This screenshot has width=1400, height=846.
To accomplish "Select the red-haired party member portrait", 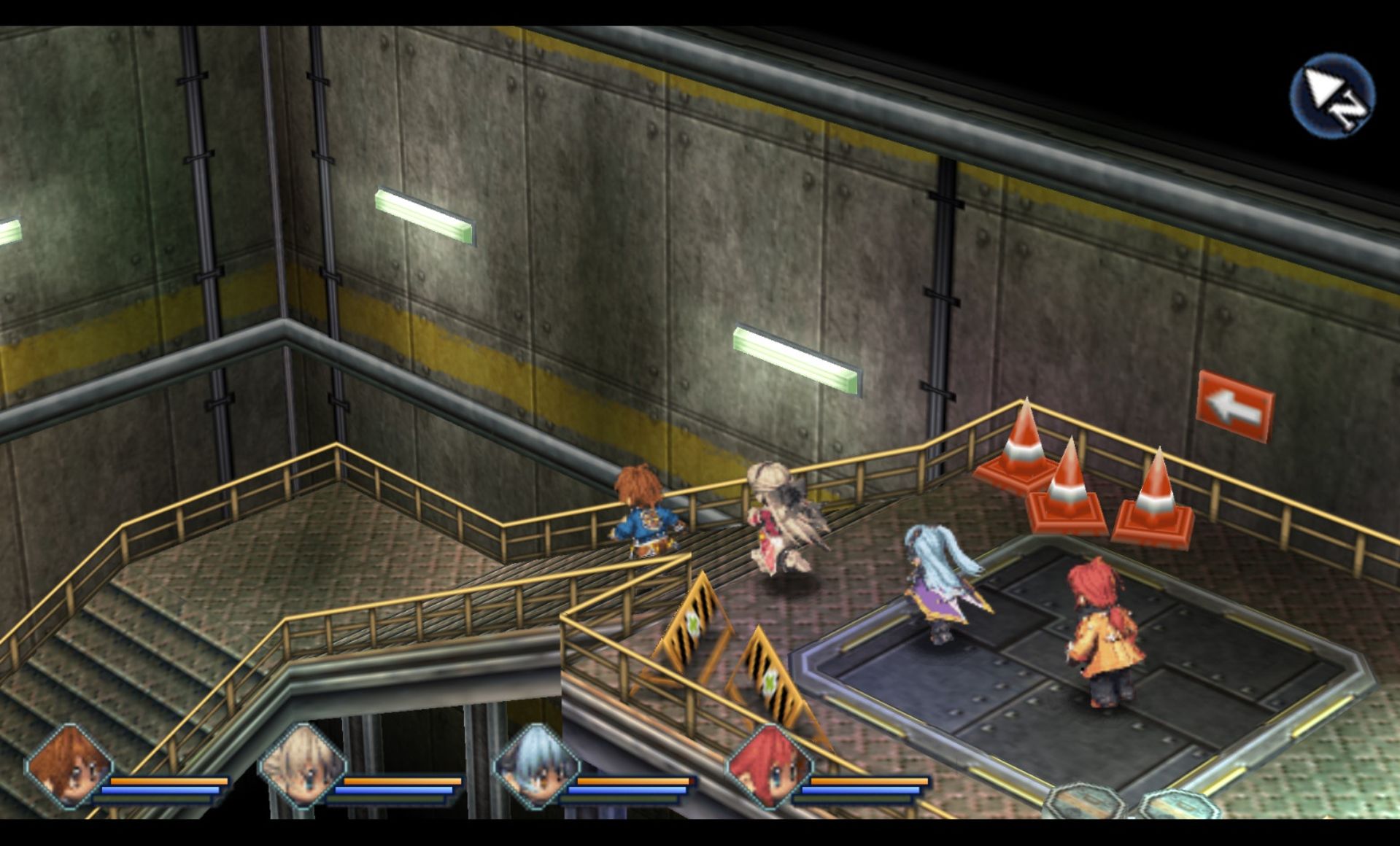I will (768, 767).
